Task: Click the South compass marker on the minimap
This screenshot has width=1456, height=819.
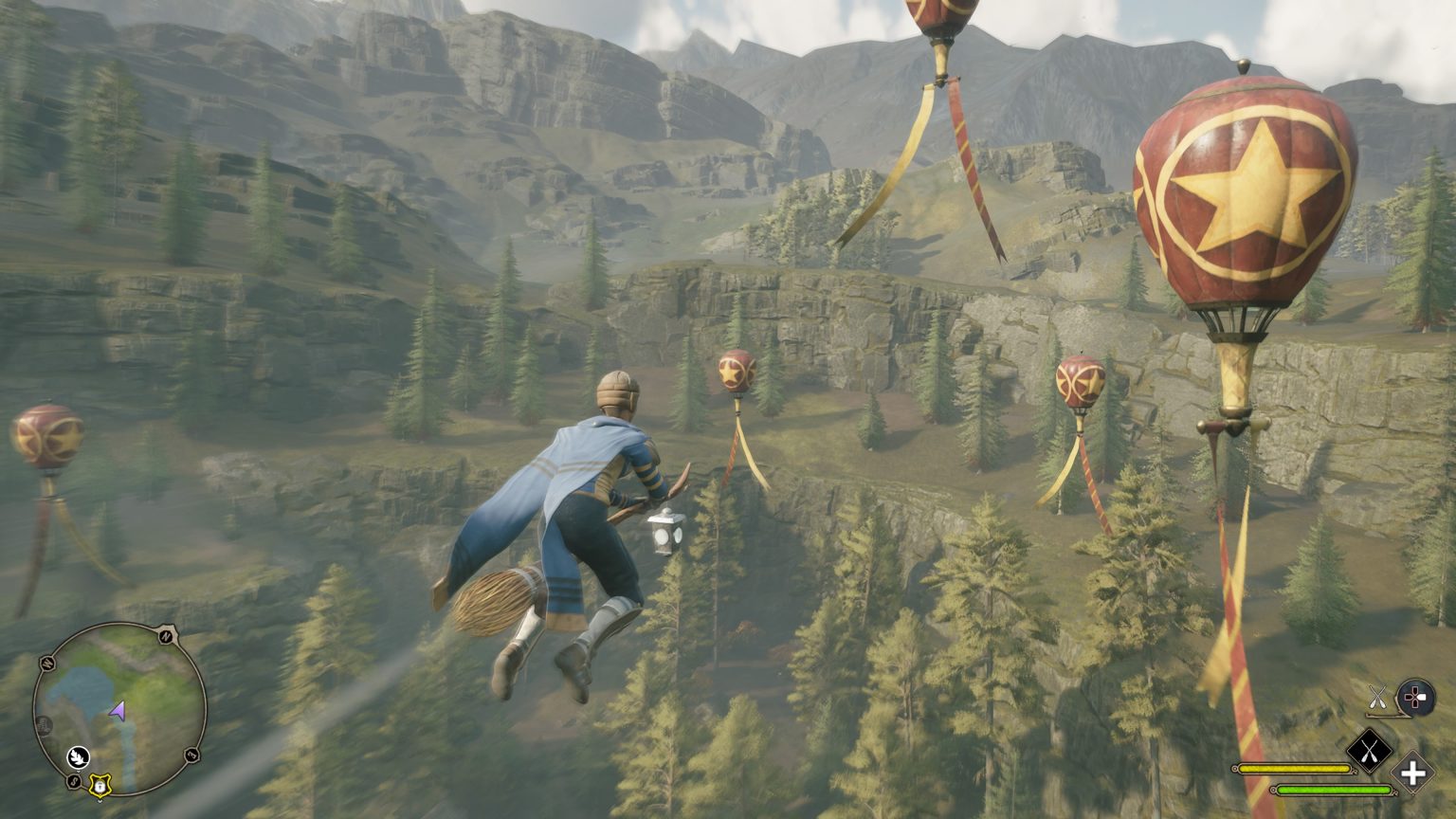Action: pos(73,780)
